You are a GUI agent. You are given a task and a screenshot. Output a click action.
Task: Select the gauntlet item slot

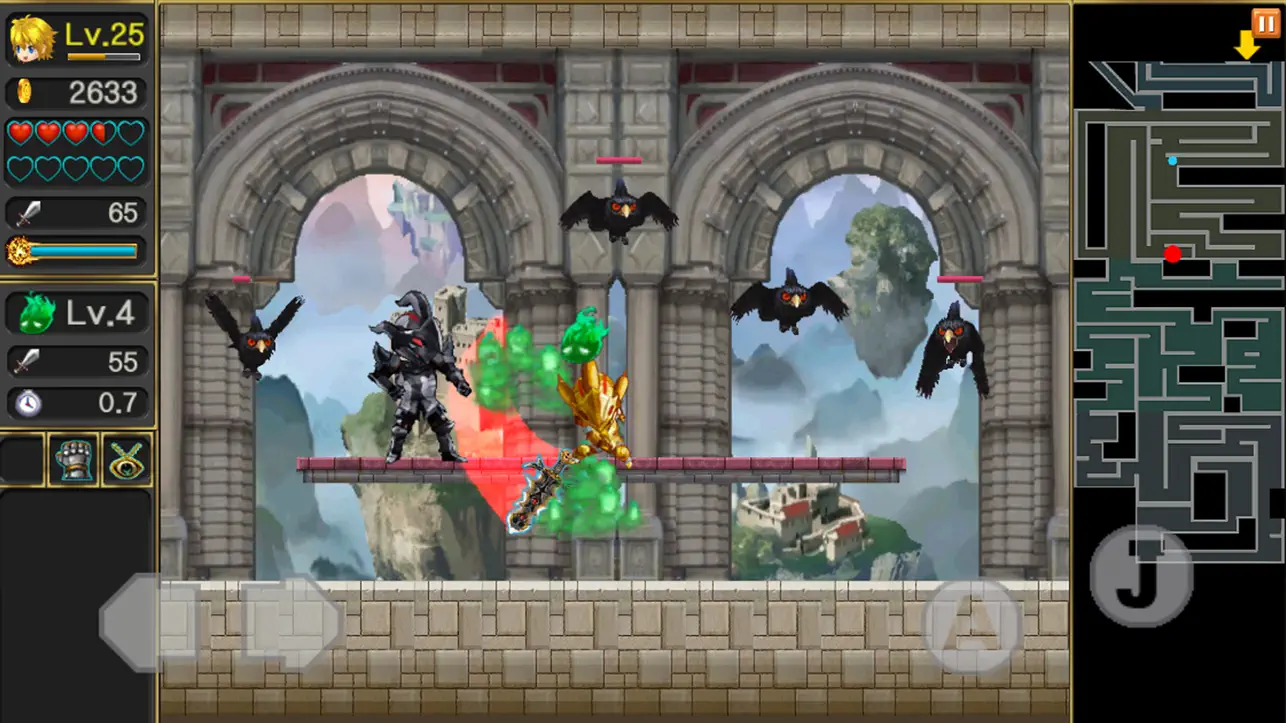74,460
